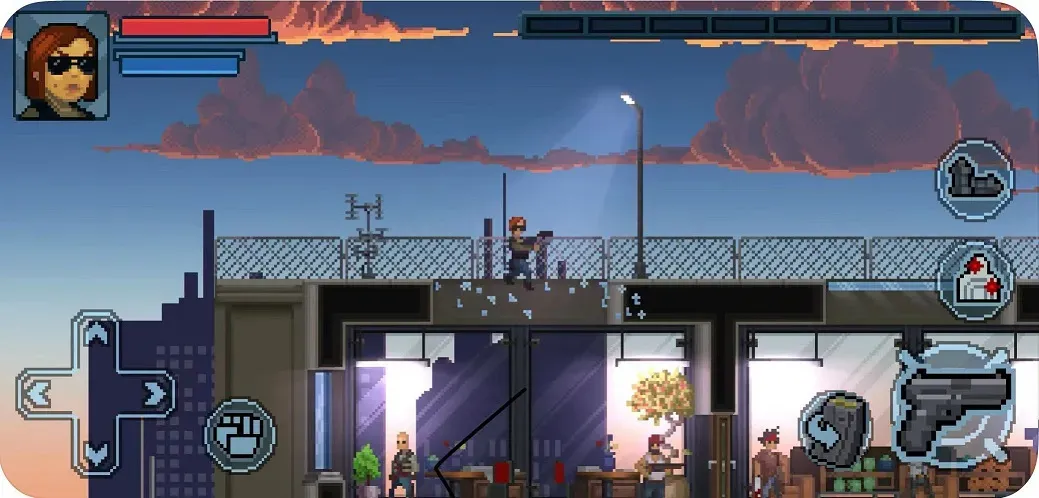Screen dimensions: 1039x498
Task: Activate the boot action button
Action: [974, 180]
